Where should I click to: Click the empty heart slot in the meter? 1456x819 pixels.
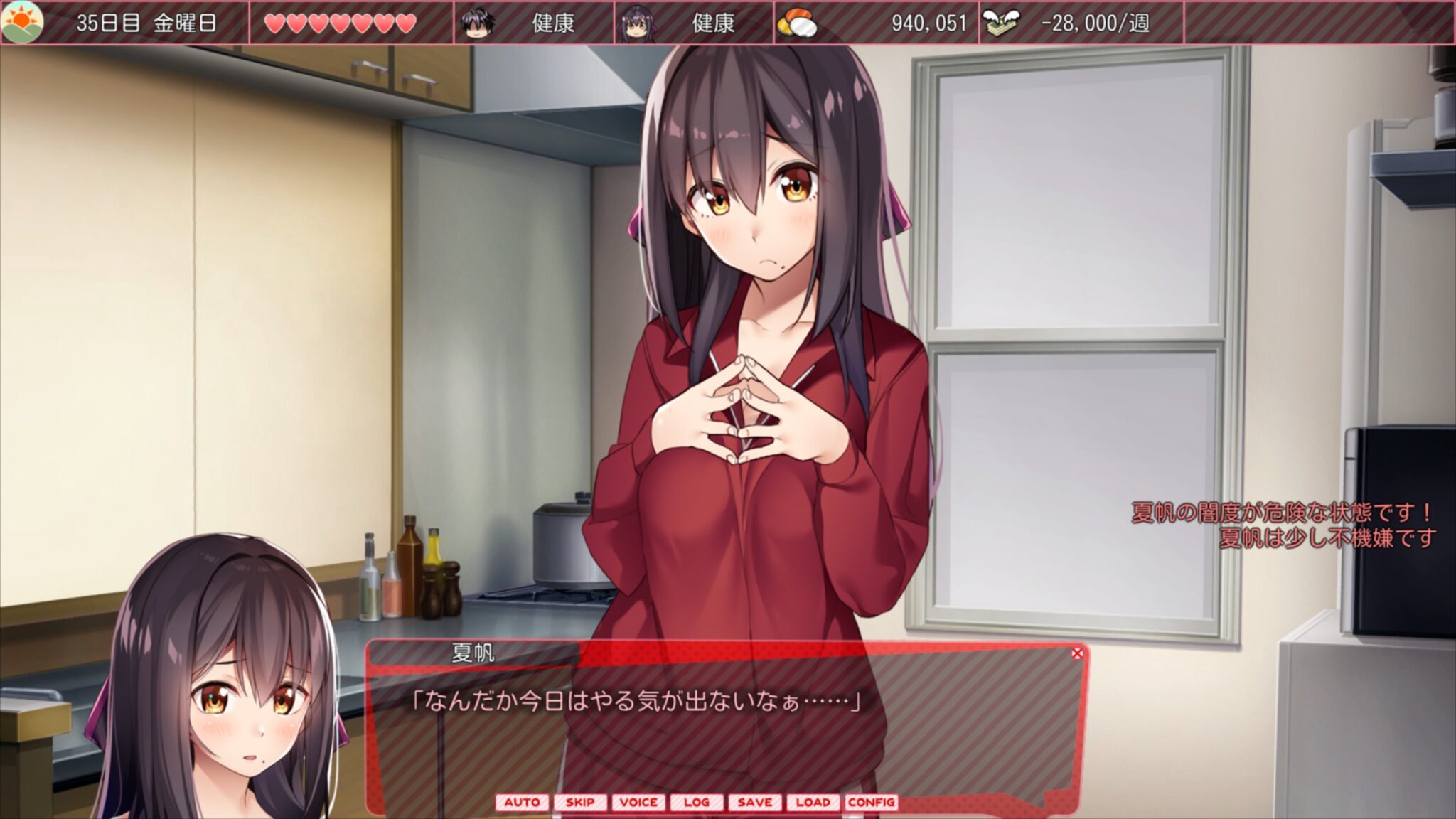tap(430, 23)
